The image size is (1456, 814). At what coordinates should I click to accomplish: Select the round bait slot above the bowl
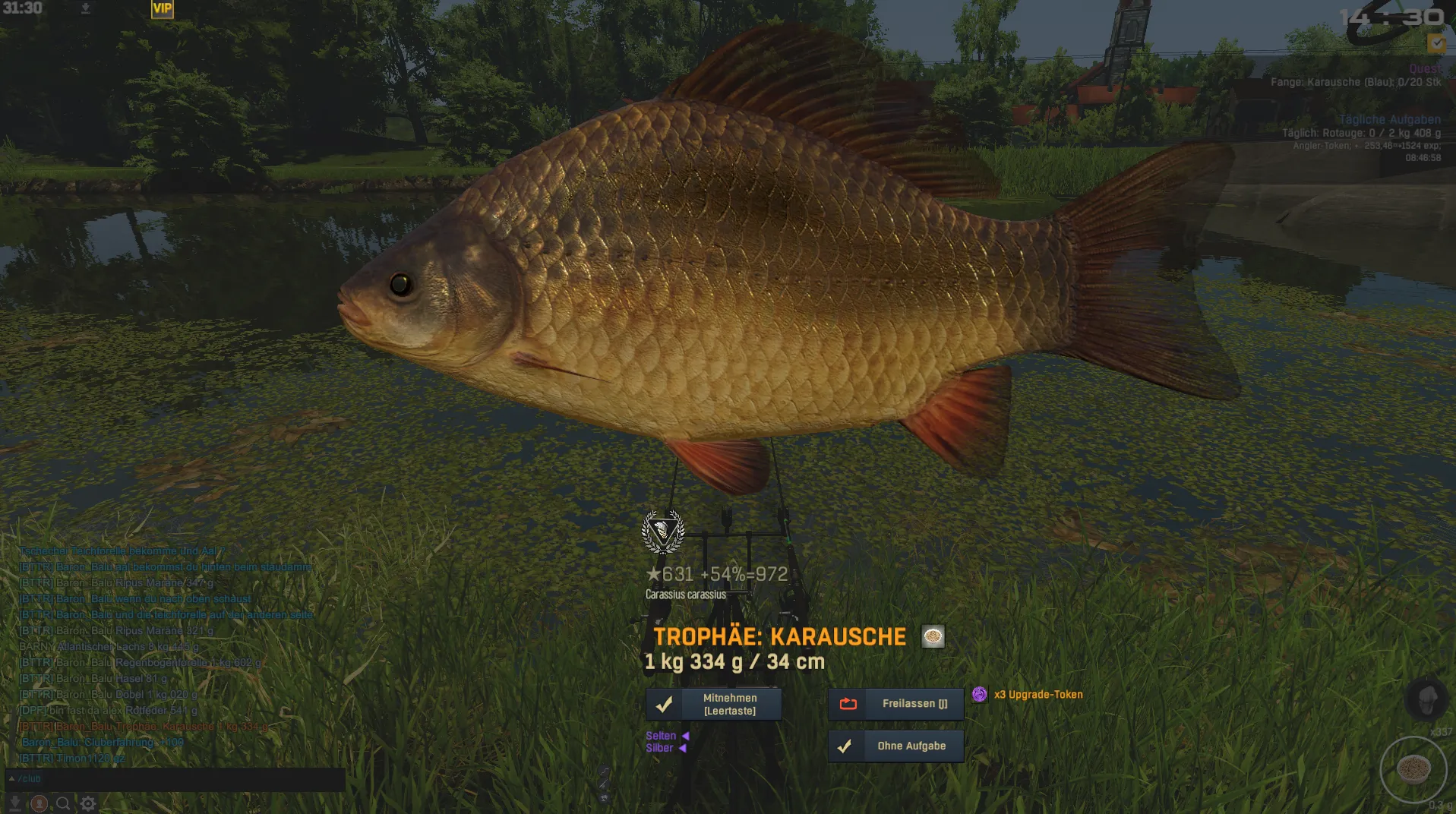1427,699
